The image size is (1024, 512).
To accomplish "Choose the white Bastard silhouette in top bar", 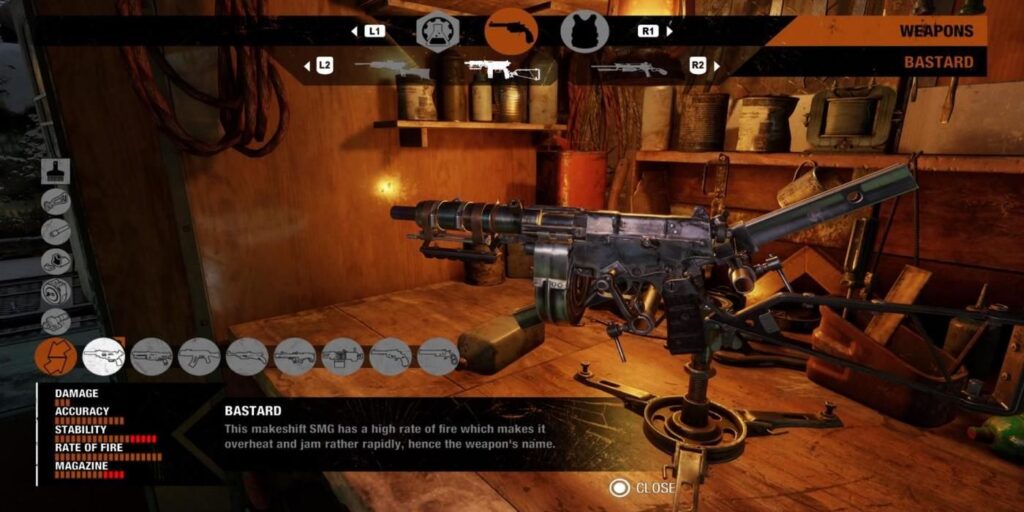I will tap(501, 69).
